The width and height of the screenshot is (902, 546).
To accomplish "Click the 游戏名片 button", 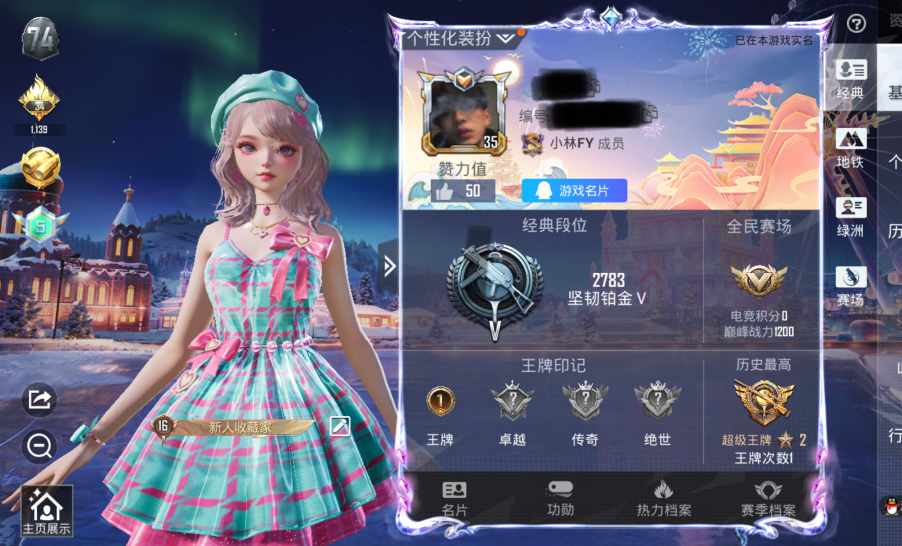I will click(573, 190).
